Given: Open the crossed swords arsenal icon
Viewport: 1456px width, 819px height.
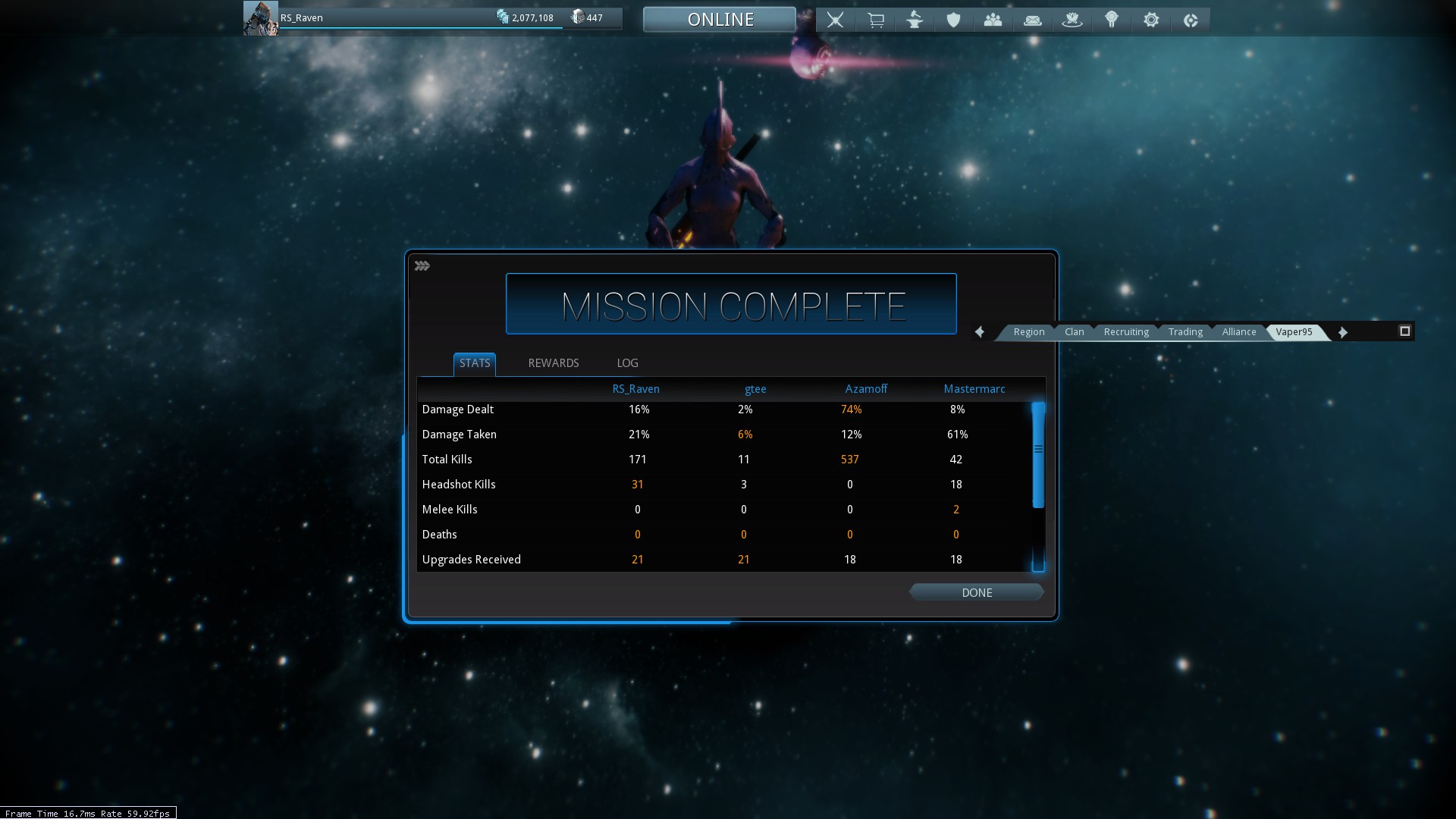Looking at the screenshot, I should click(835, 20).
